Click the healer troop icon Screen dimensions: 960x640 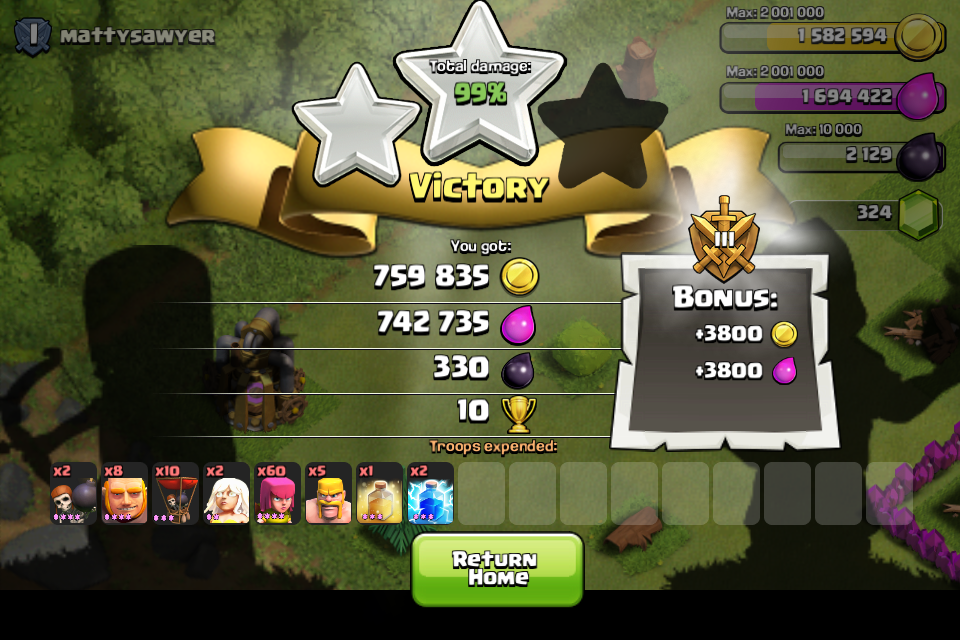pyautogui.click(x=227, y=493)
